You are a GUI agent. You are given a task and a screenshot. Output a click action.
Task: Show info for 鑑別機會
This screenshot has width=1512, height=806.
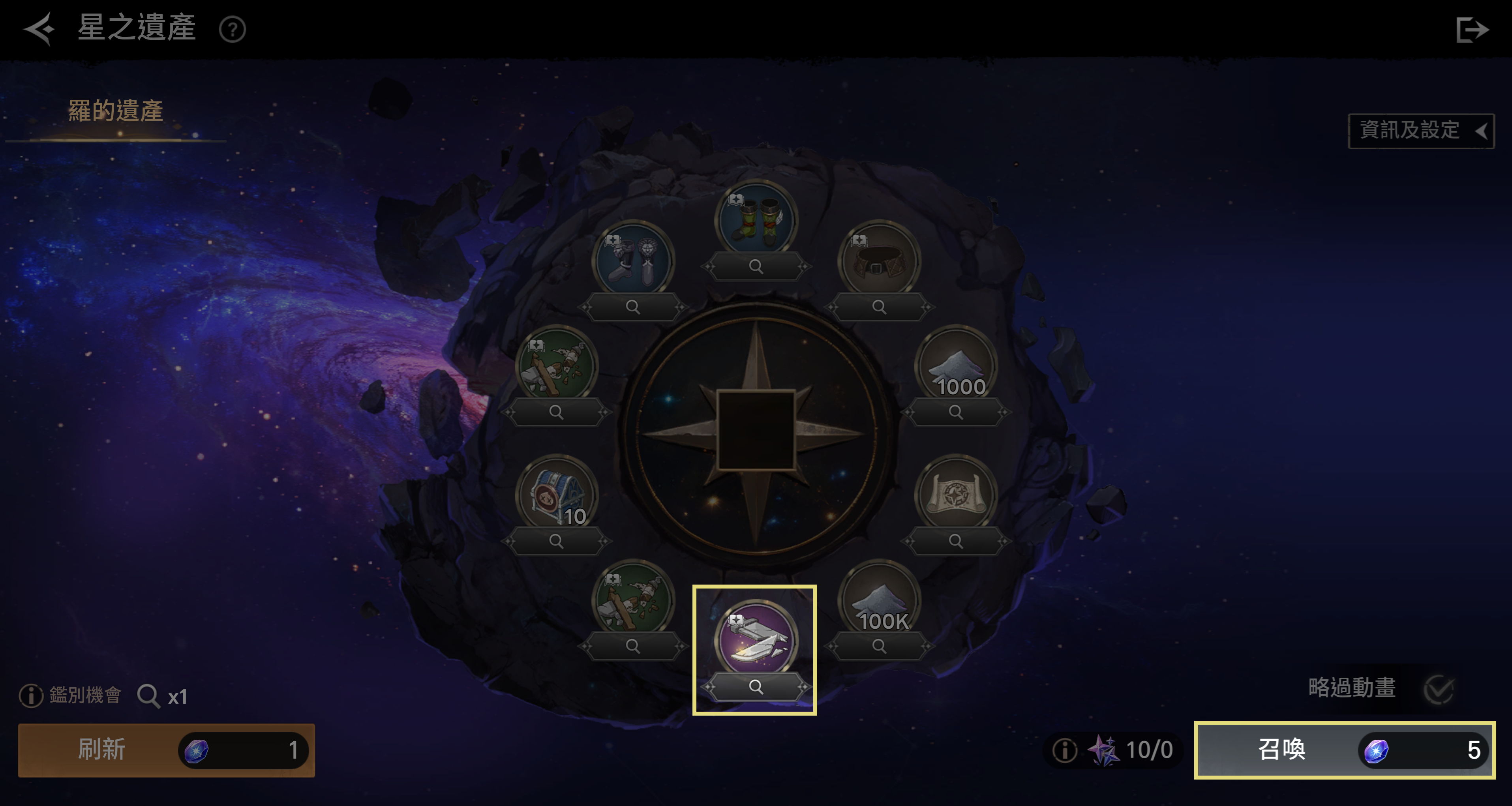31,695
